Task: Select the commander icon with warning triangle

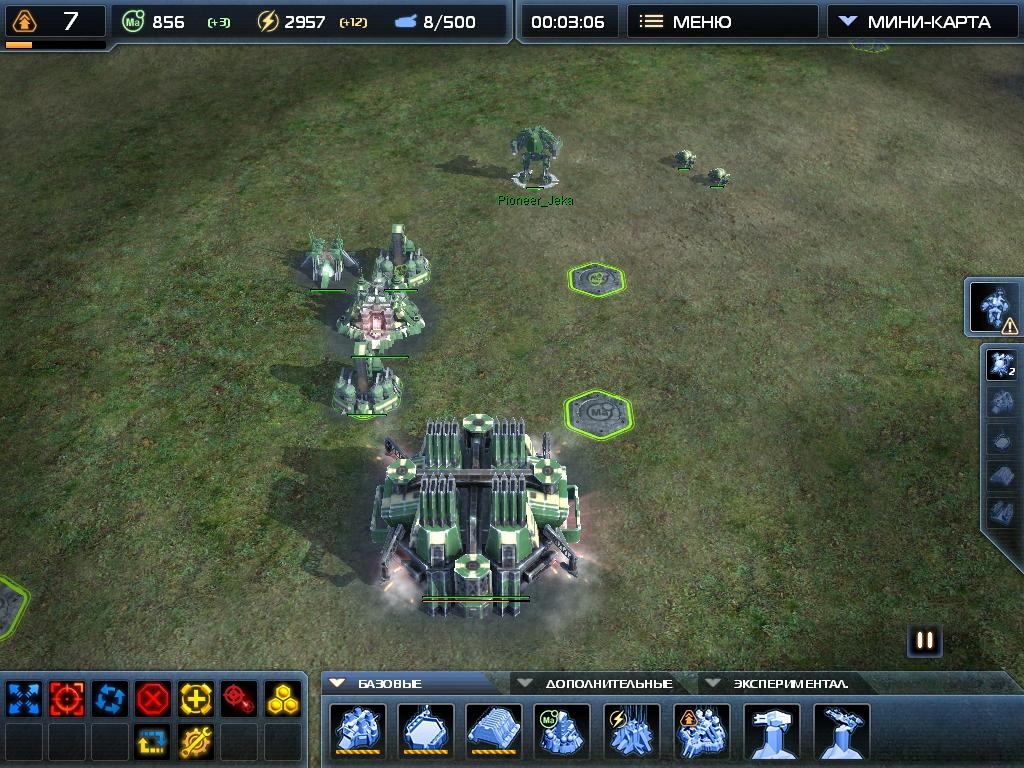Action: pyautogui.click(x=995, y=307)
